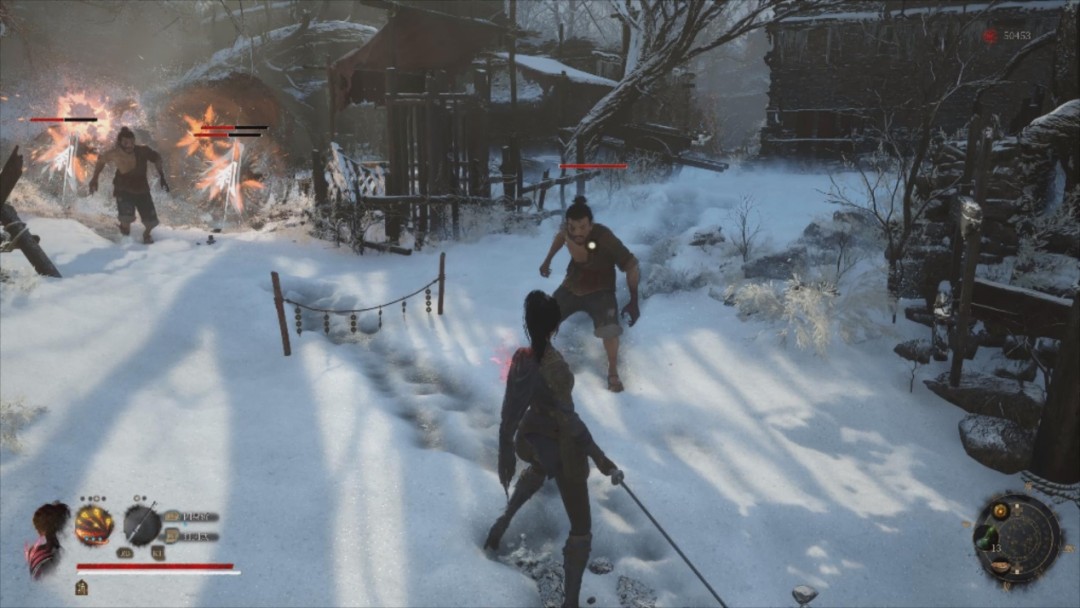Click the small status icon below health bar
The width and height of the screenshot is (1080, 608).
[x=81, y=587]
